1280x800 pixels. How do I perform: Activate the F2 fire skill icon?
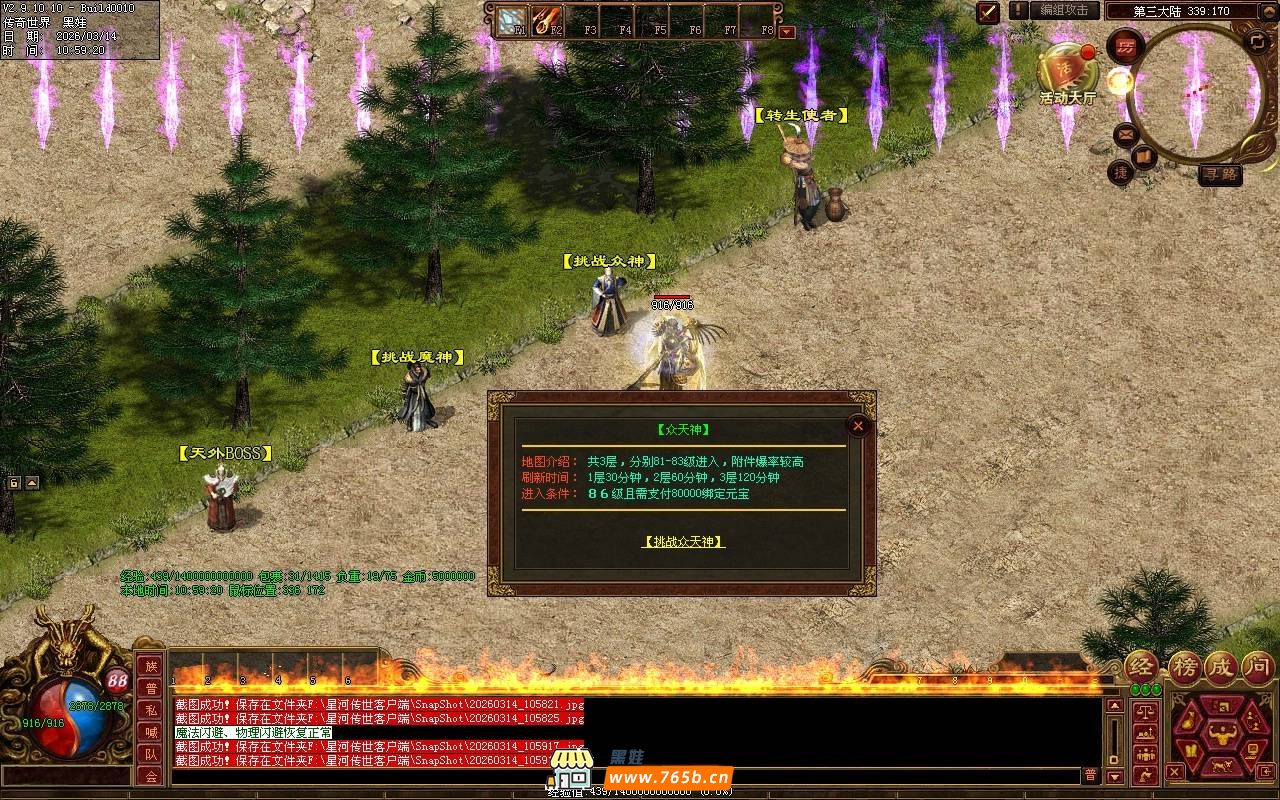[x=547, y=19]
